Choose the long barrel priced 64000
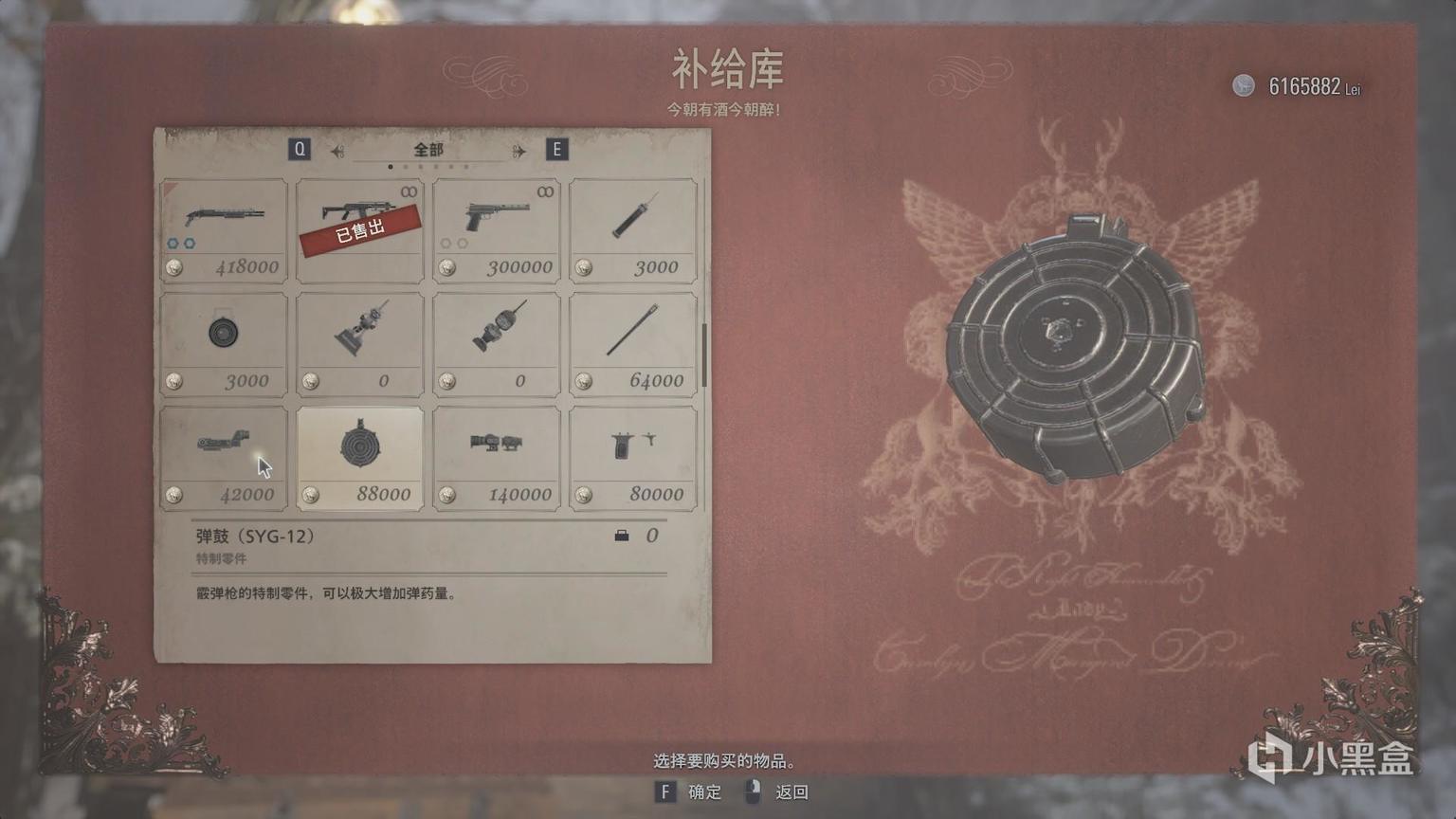Viewport: 1456px width, 819px height. (x=632, y=341)
